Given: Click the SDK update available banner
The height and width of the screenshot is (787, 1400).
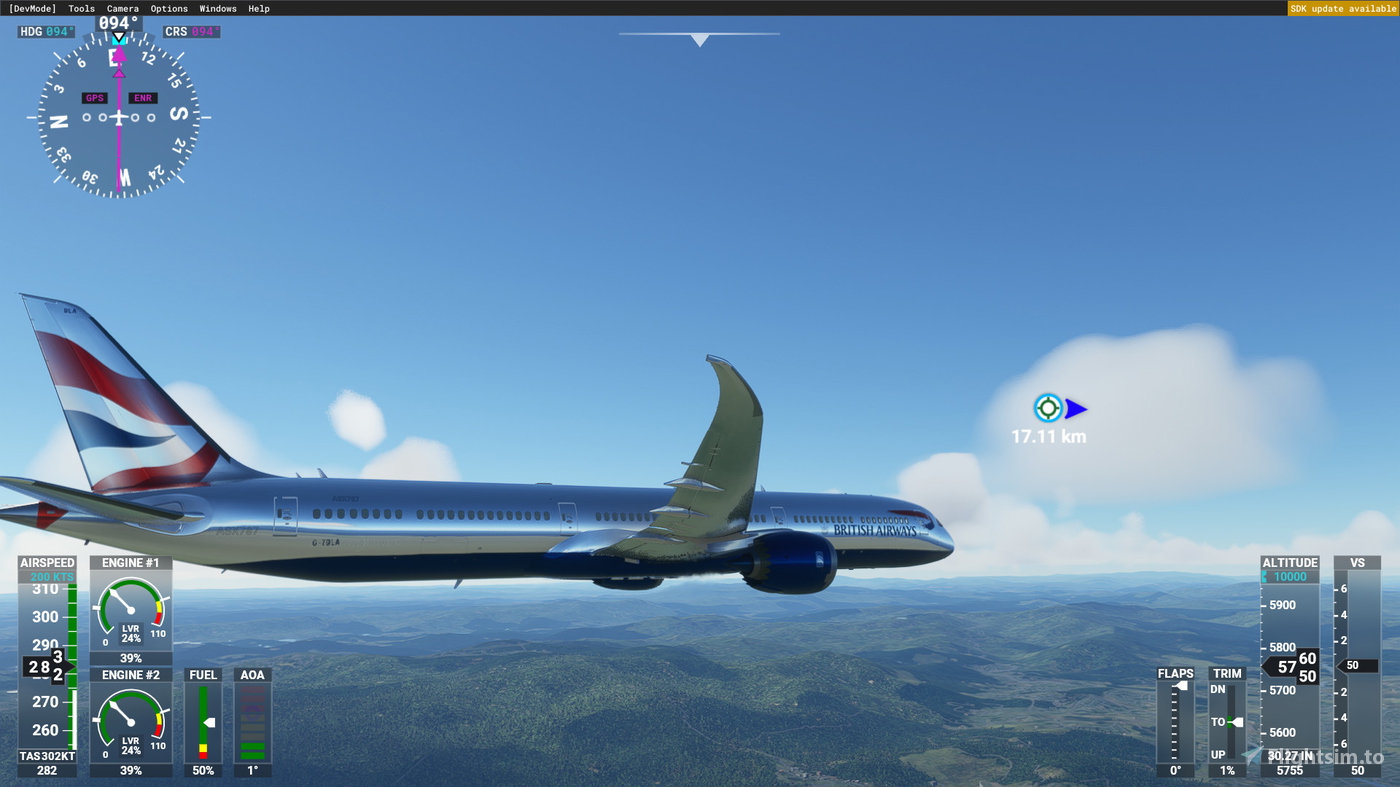Looking at the screenshot, I should tap(1343, 8).
